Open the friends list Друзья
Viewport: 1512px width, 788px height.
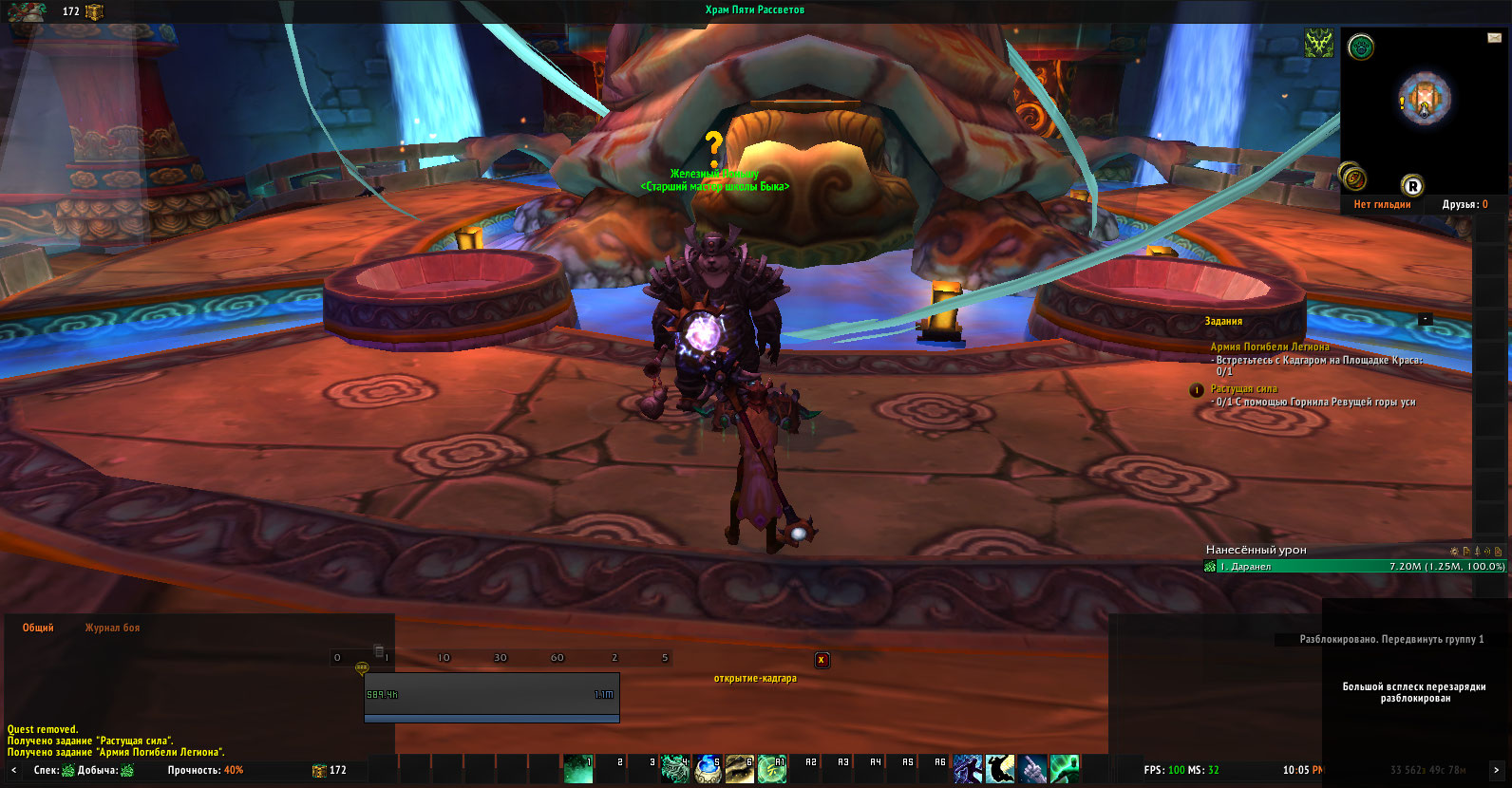tap(1465, 204)
